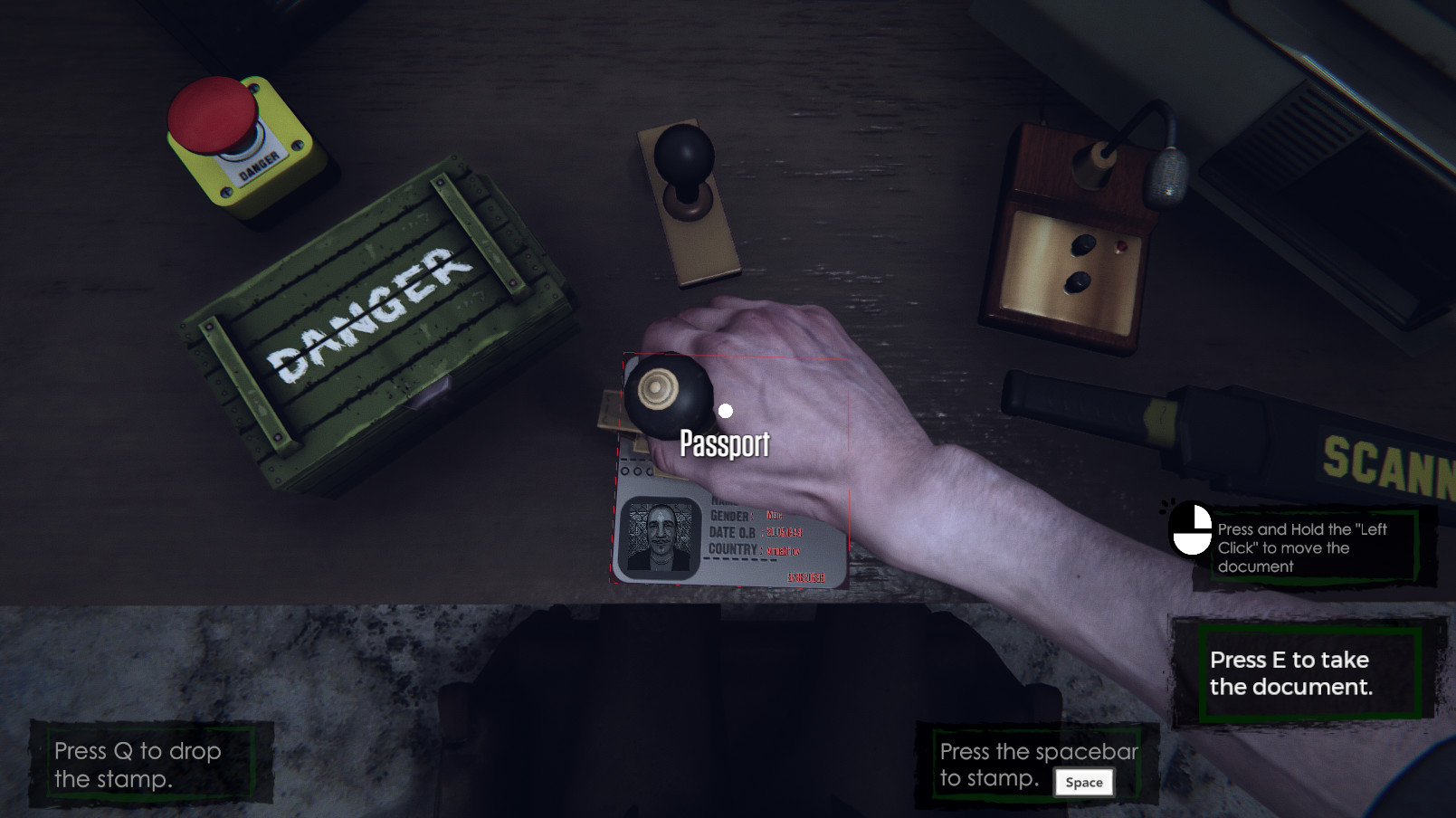Click the date of birth 20.05.1948 text
This screenshot has width=1456, height=818.
[x=784, y=532]
